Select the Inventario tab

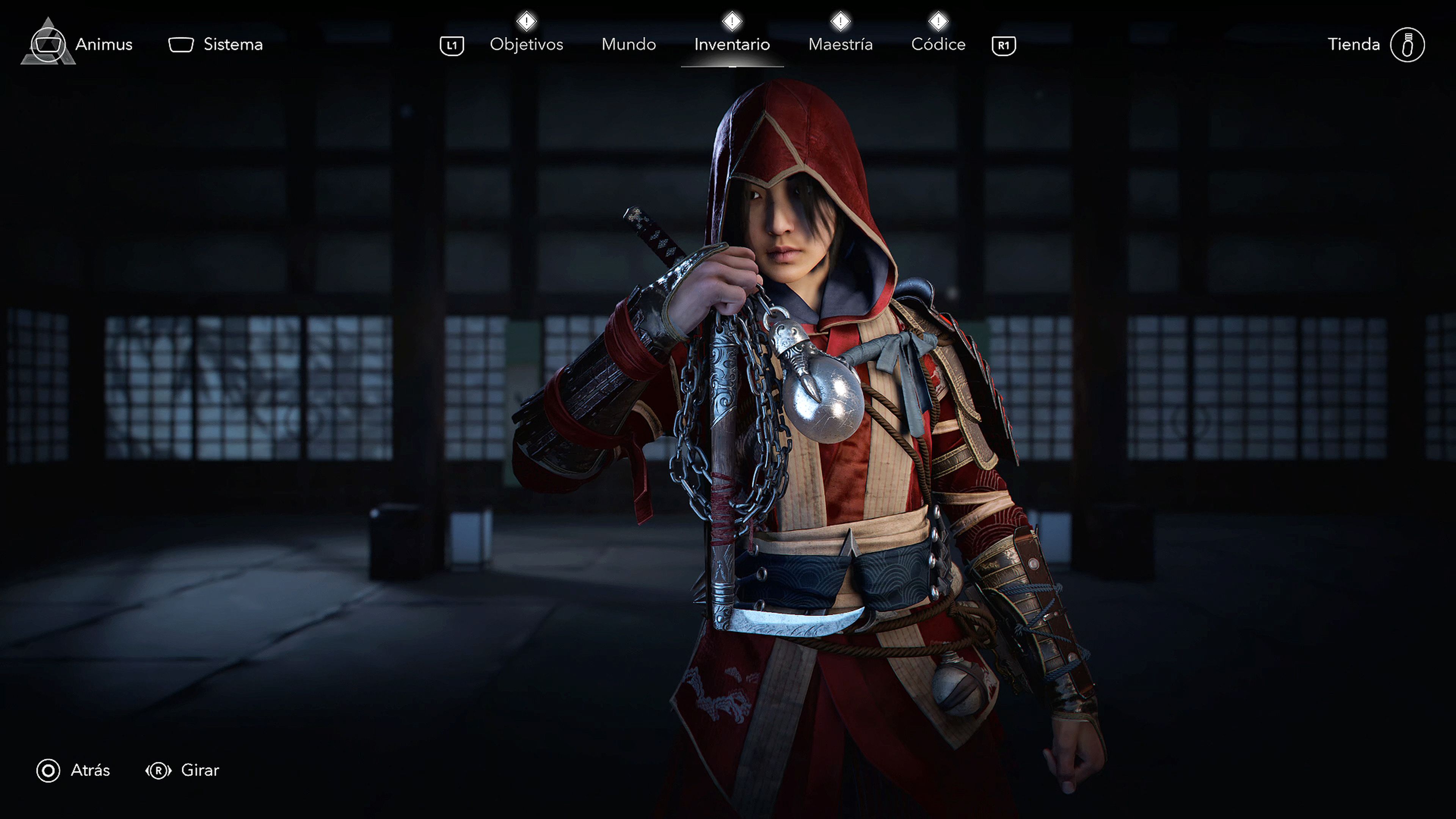tap(732, 44)
